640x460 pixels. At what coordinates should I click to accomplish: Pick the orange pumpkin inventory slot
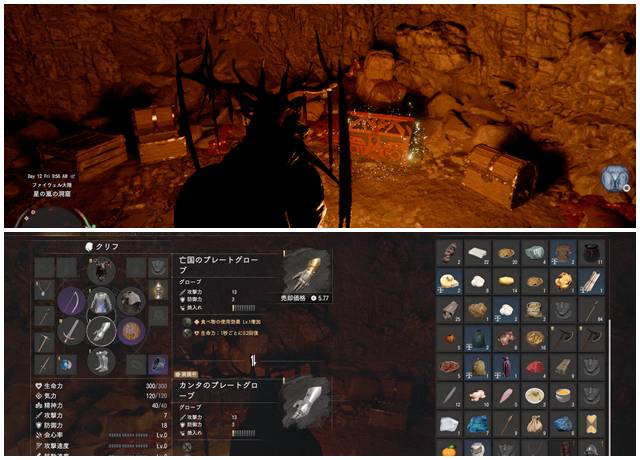(449, 451)
